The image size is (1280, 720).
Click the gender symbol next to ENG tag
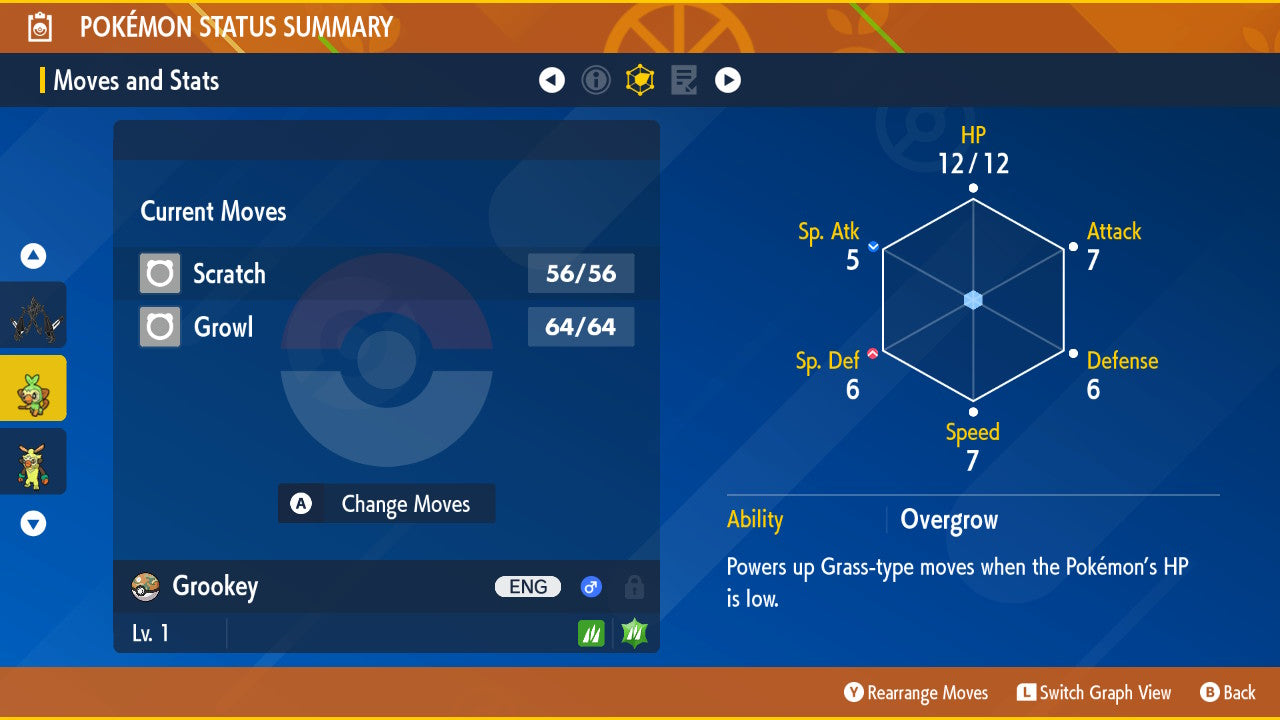(x=590, y=587)
